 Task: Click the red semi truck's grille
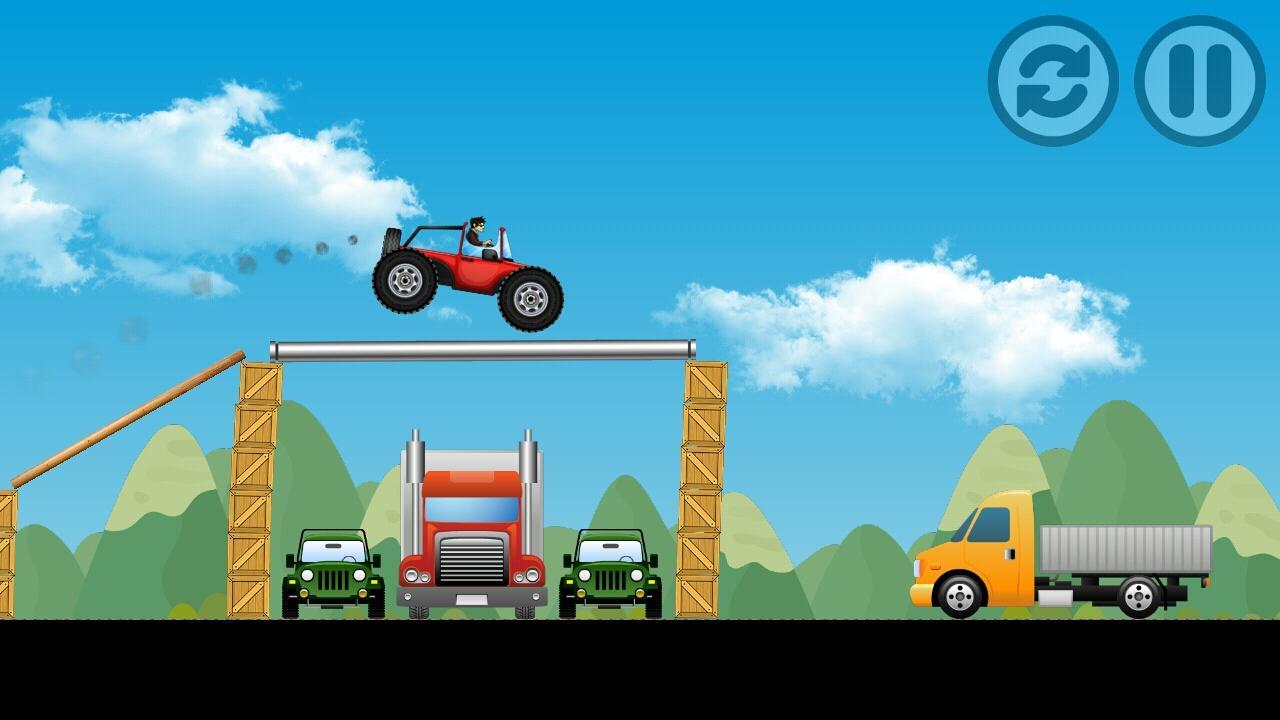(472, 560)
